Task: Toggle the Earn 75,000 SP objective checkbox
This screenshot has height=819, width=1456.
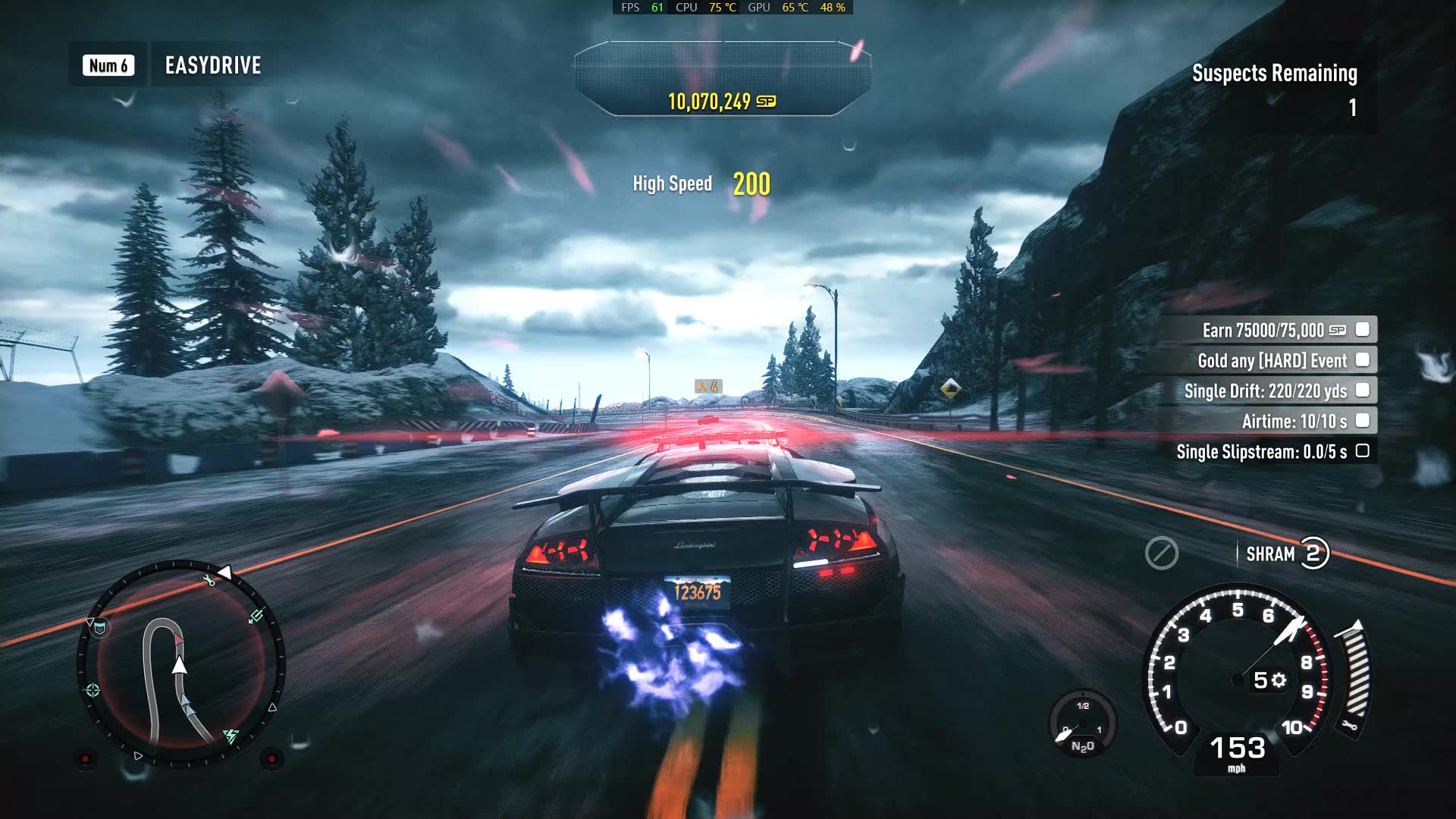Action: point(1362,330)
